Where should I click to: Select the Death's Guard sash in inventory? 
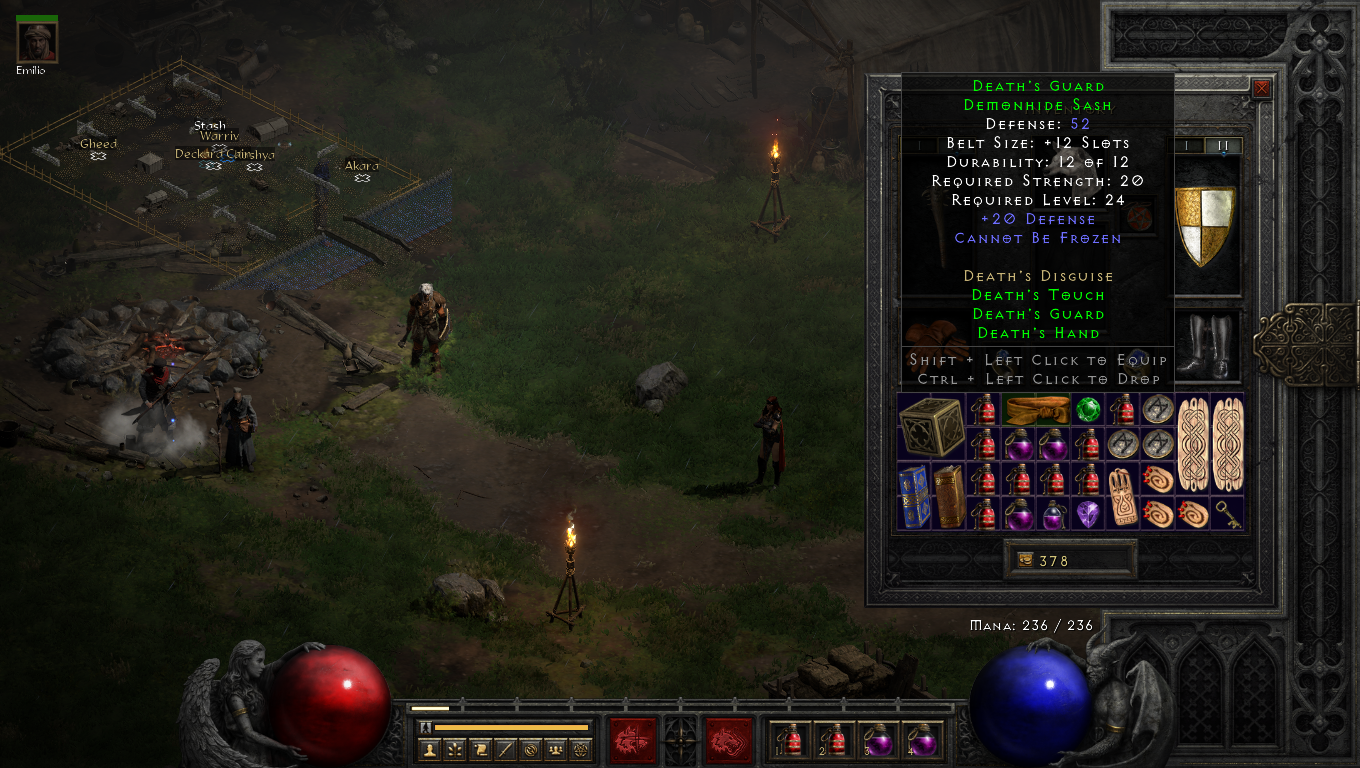(1037, 409)
